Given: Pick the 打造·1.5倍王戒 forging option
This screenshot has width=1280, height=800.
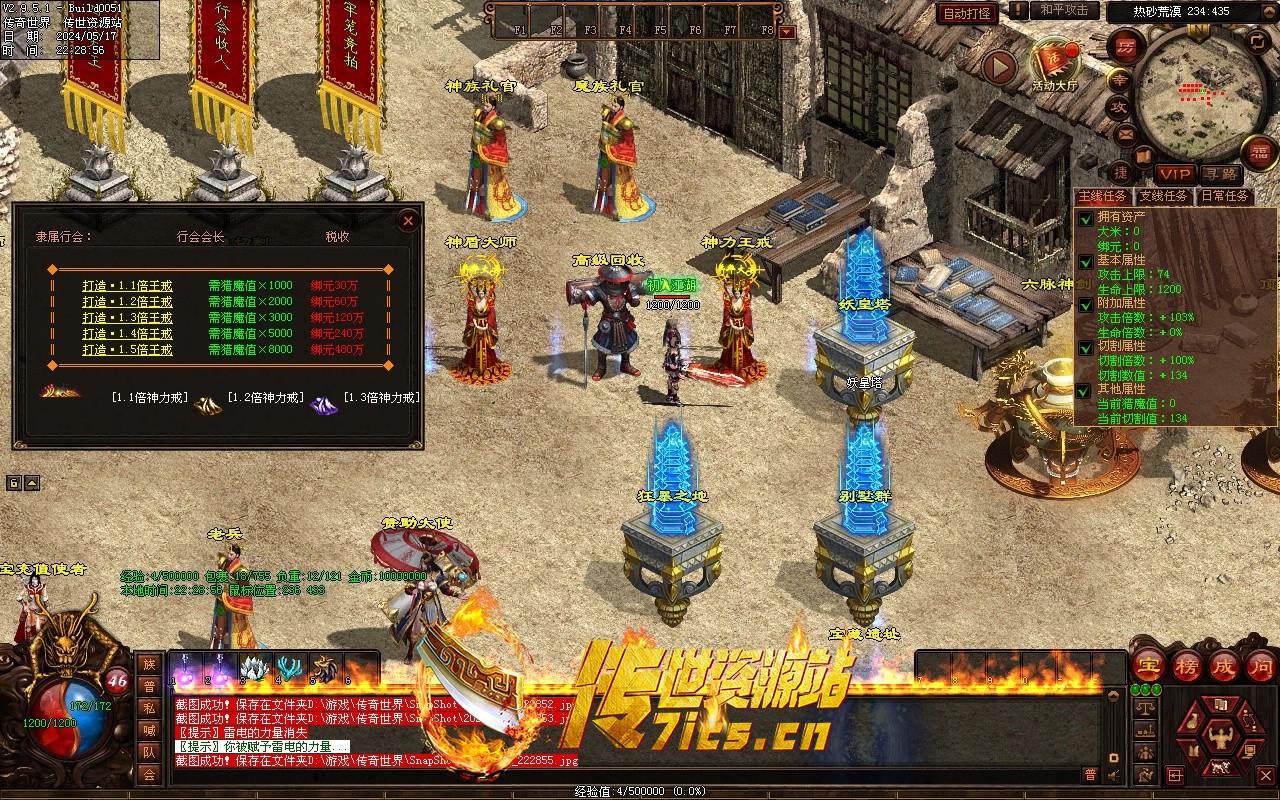Looking at the screenshot, I should click(x=127, y=350).
